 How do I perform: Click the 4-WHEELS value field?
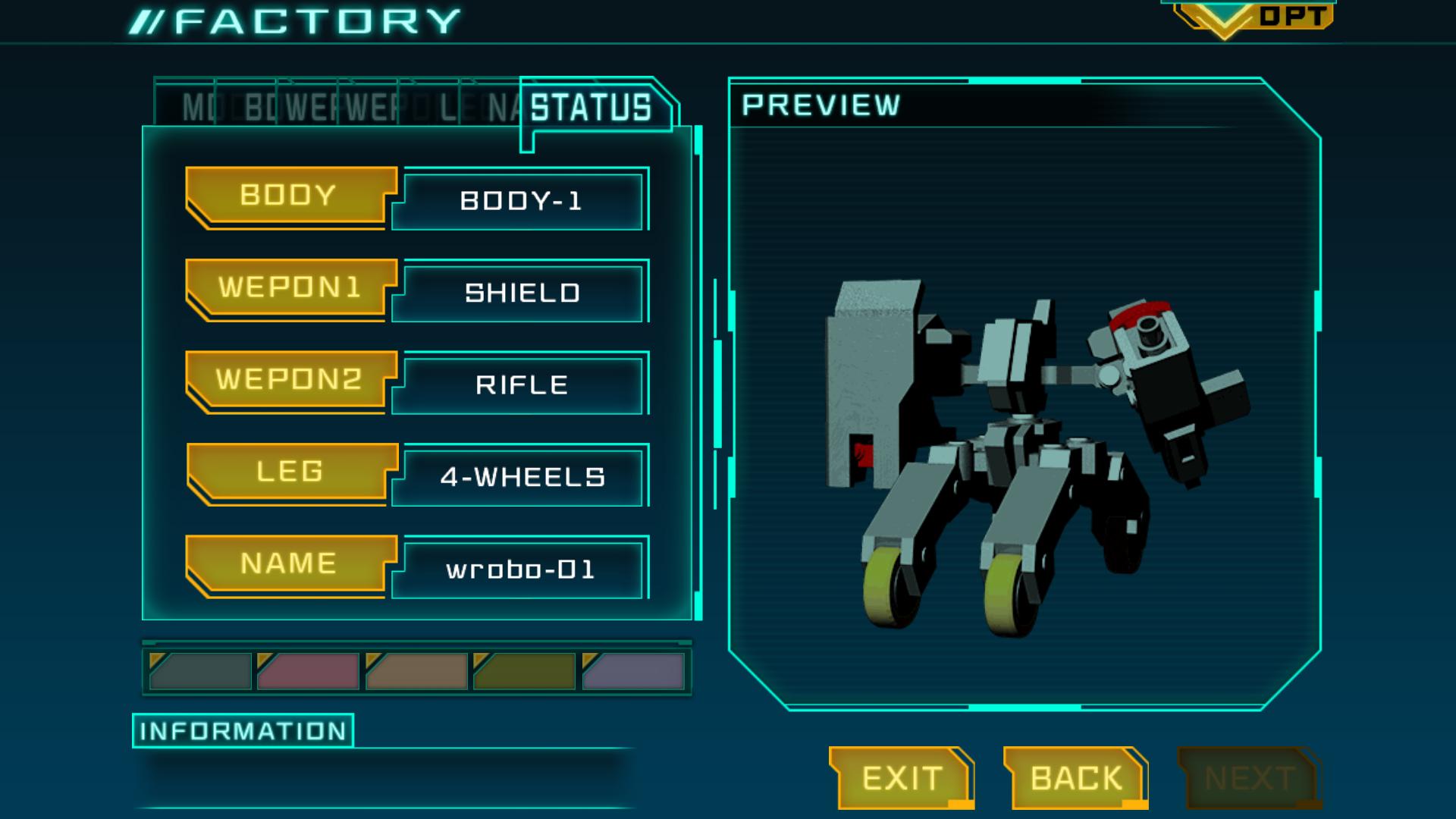pyautogui.click(x=518, y=476)
